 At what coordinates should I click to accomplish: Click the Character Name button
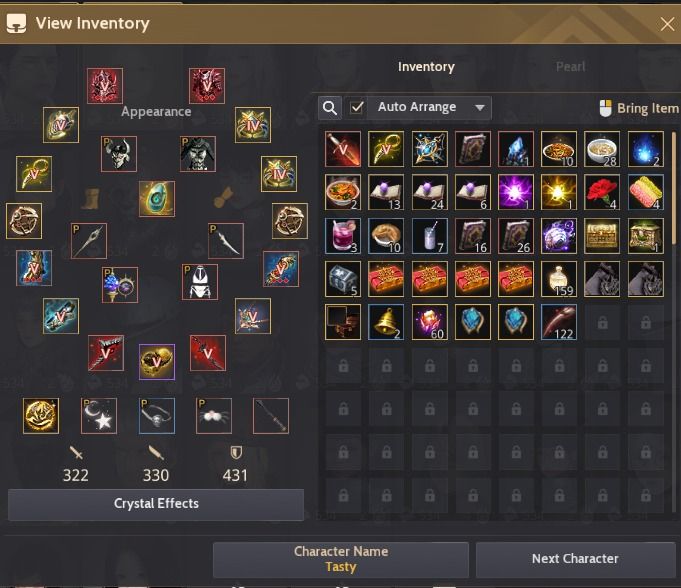coord(341,559)
